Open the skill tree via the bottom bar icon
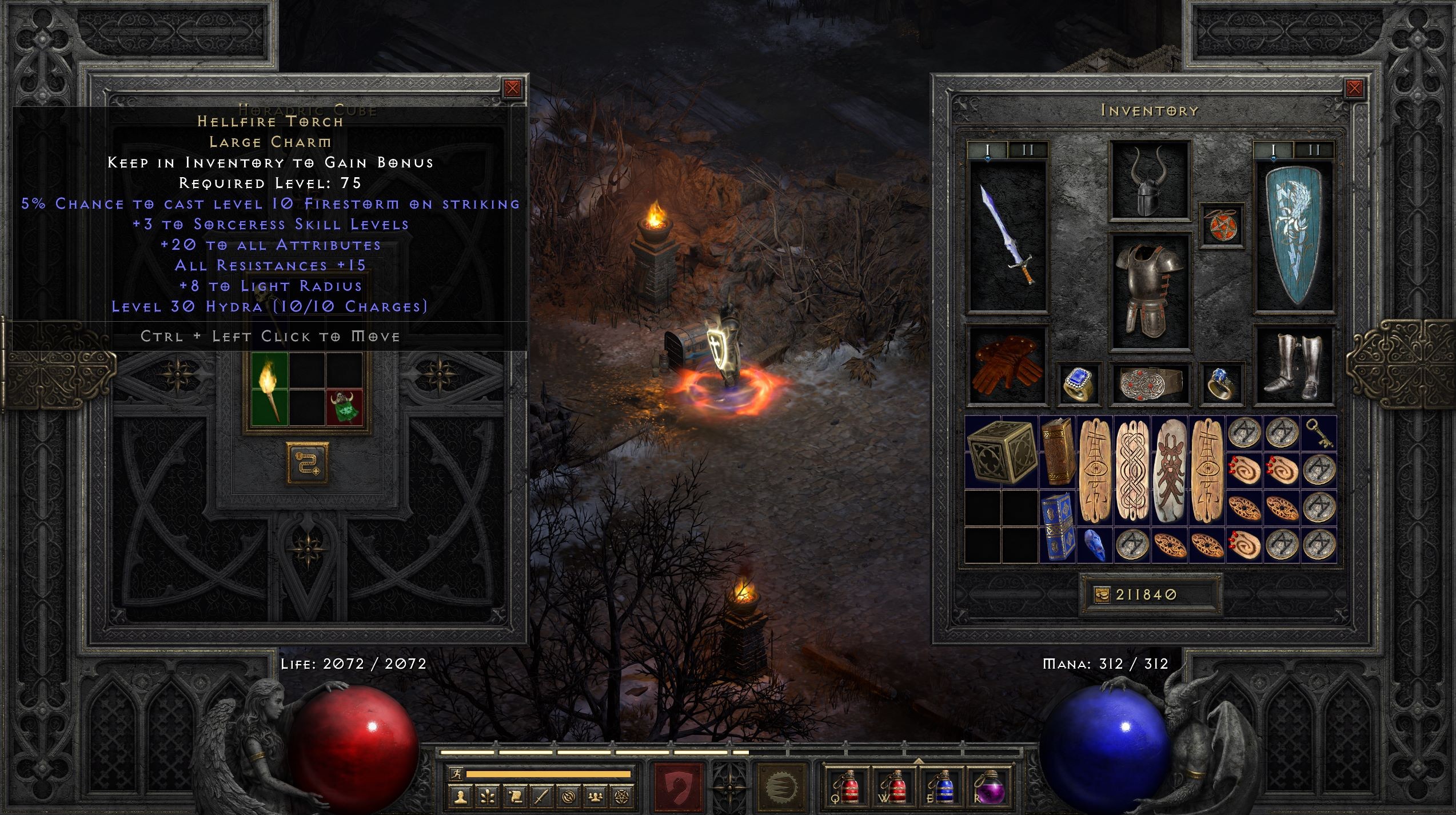1456x815 pixels. [x=488, y=796]
